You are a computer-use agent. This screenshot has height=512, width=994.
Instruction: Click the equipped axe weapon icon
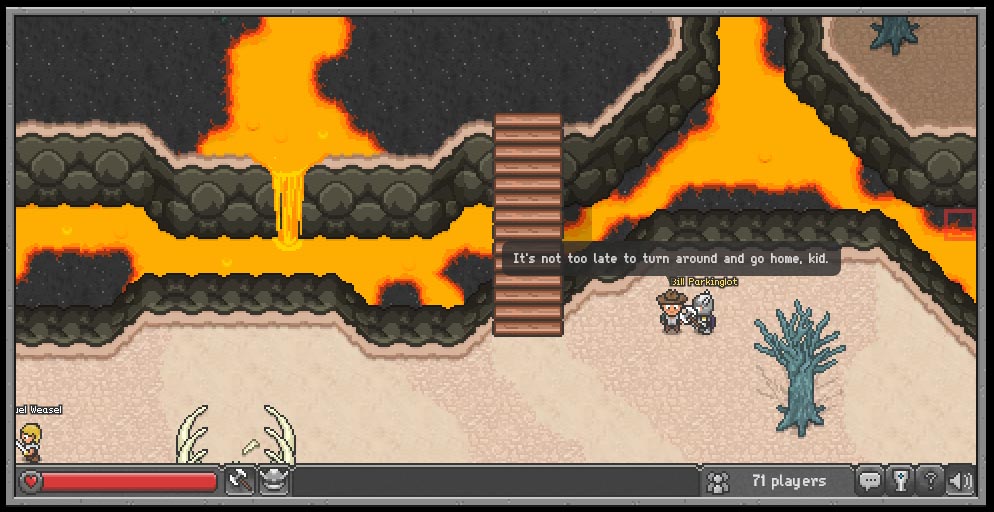click(x=240, y=481)
